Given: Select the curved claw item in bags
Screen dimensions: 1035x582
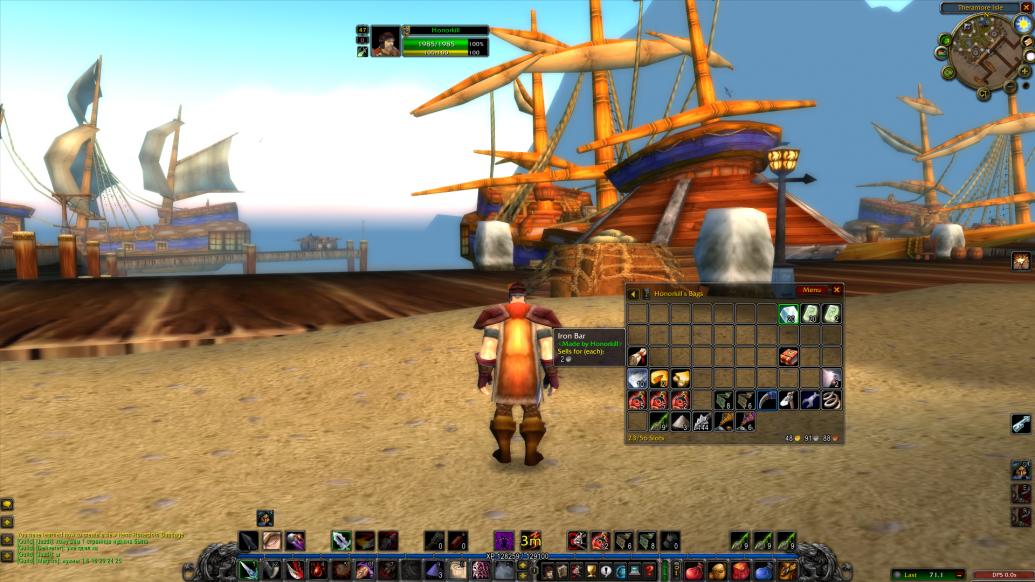Looking at the screenshot, I should [766, 400].
